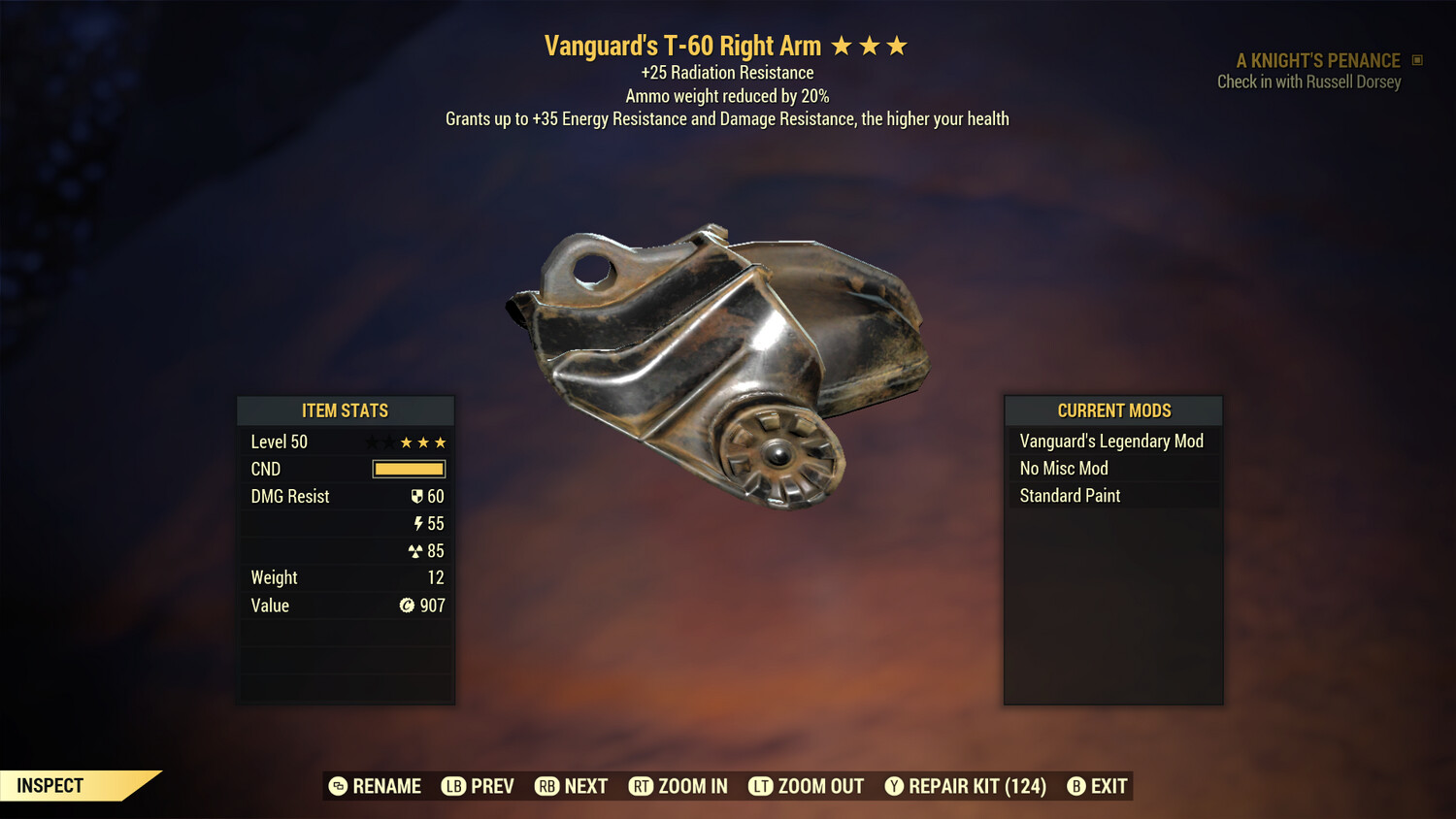Click the CND condition bar
Image resolution: width=1456 pixels, height=819 pixels.
(408, 469)
